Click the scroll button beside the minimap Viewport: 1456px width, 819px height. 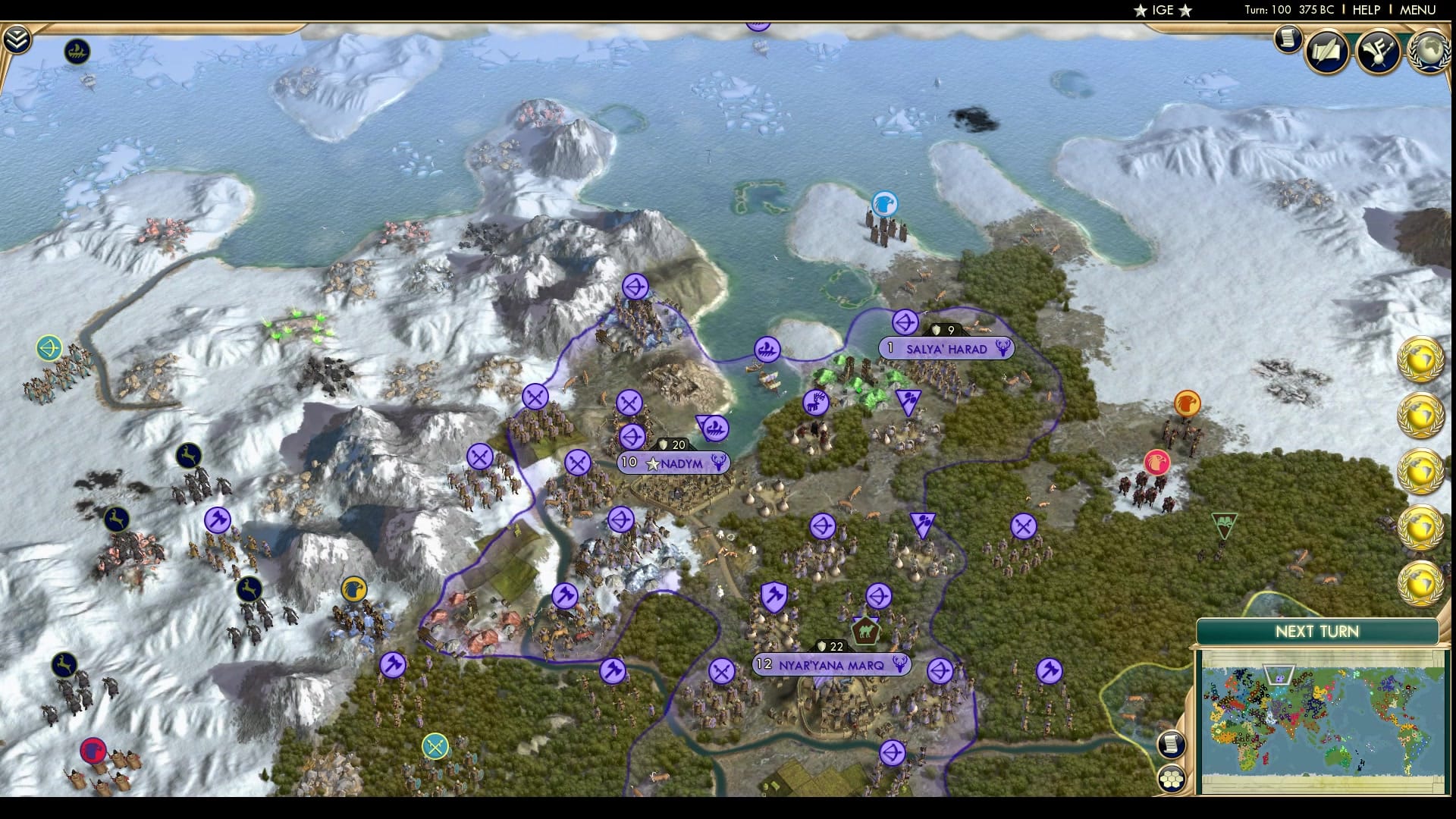click(x=1172, y=745)
